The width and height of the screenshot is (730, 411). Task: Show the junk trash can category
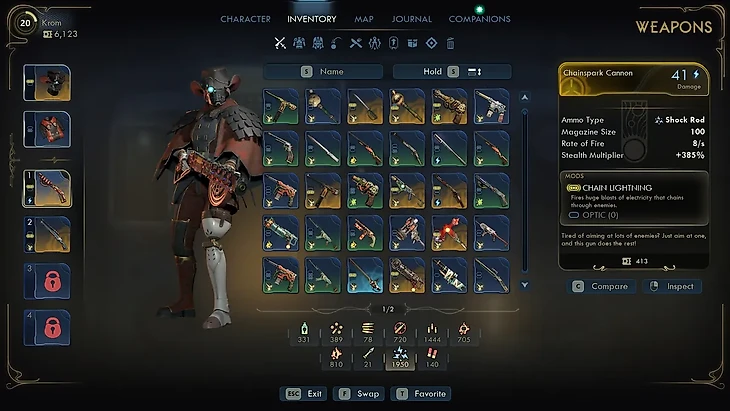click(x=450, y=43)
